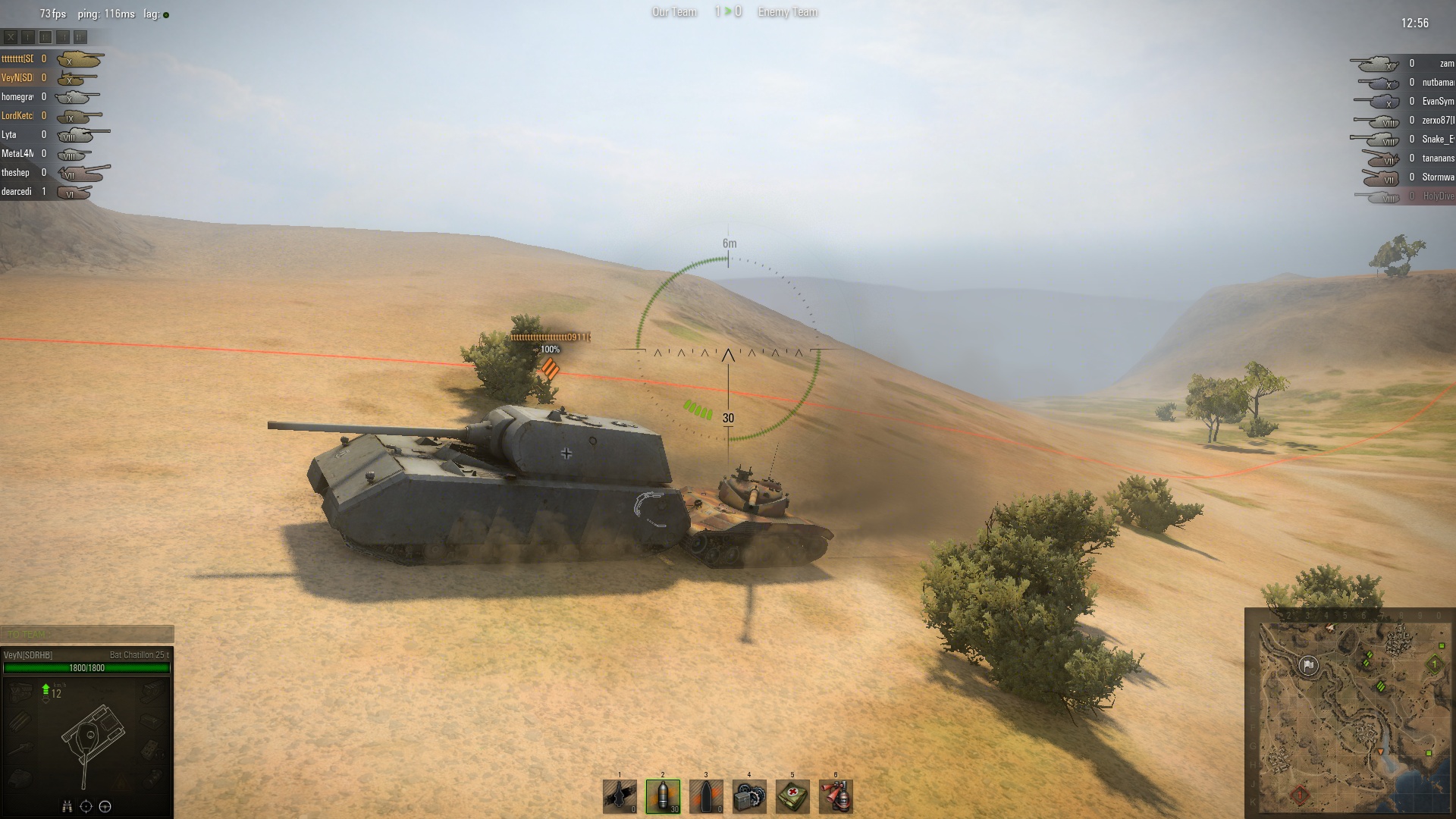The height and width of the screenshot is (819, 1456).
Task: Select enemy Stormwa in the enemy list
Action: coord(1437,177)
